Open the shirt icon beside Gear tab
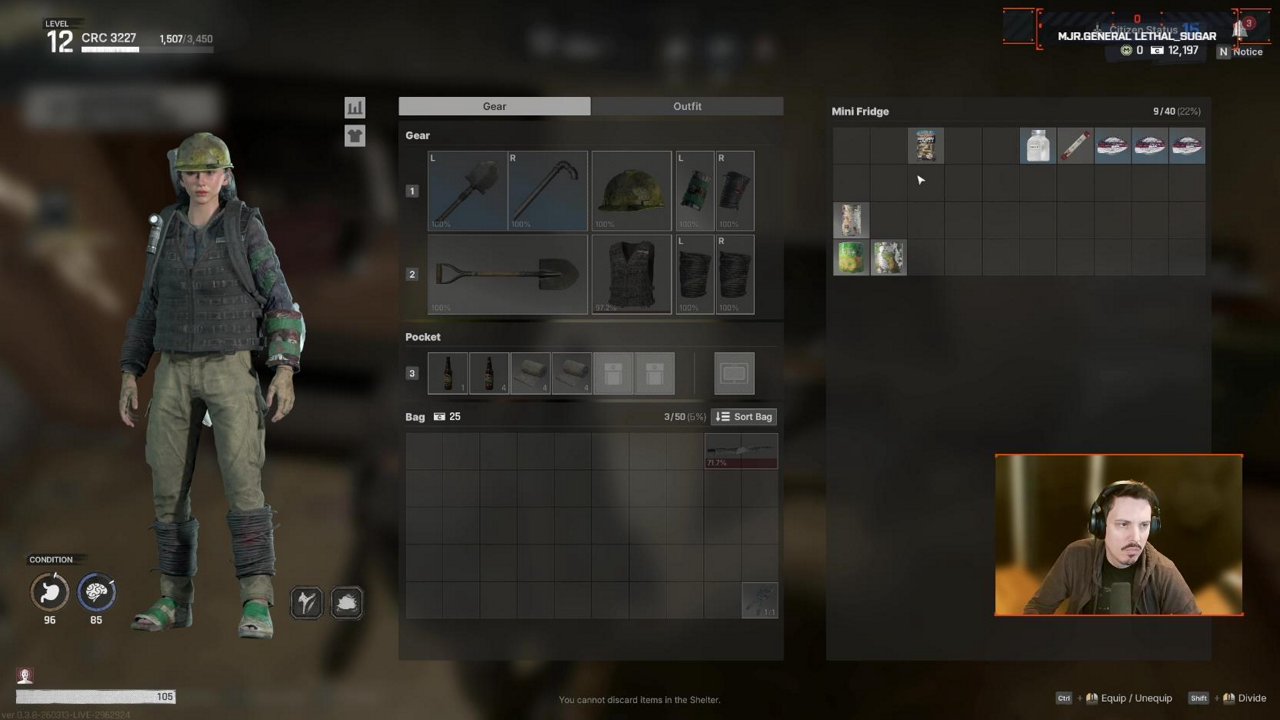The height and width of the screenshot is (720, 1280). tap(355, 136)
